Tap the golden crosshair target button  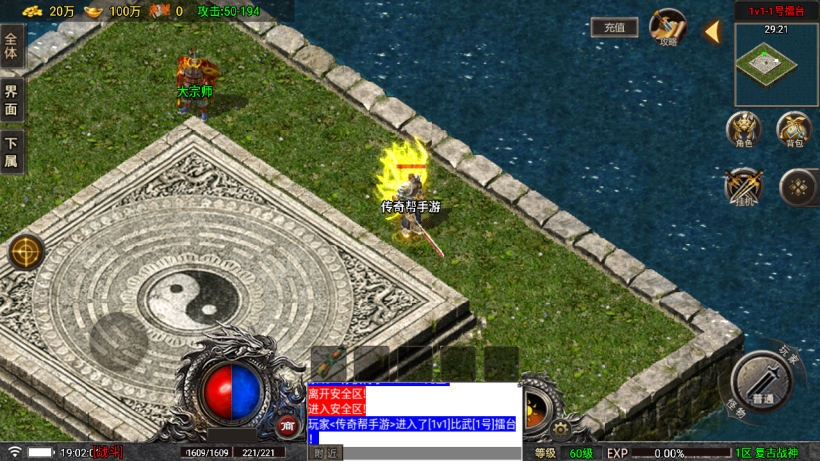click(x=26, y=253)
